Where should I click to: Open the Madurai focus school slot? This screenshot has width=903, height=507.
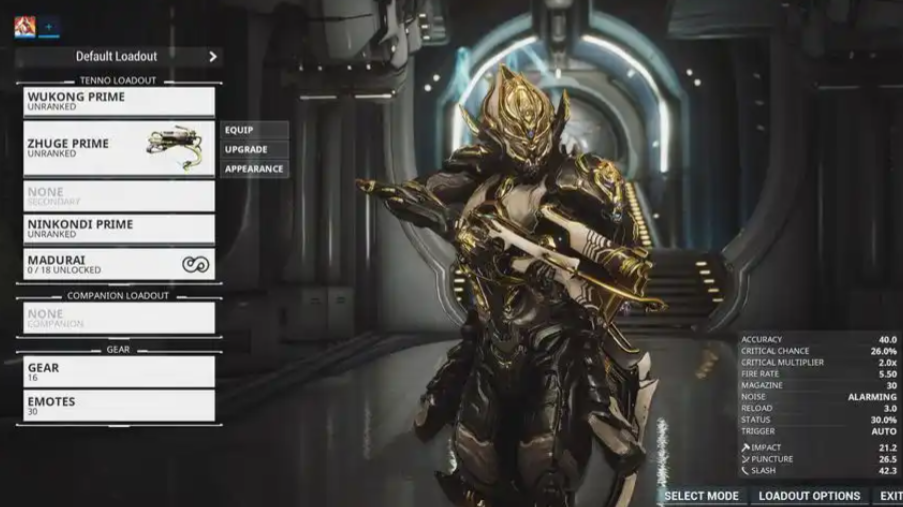(x=119, y=264)
